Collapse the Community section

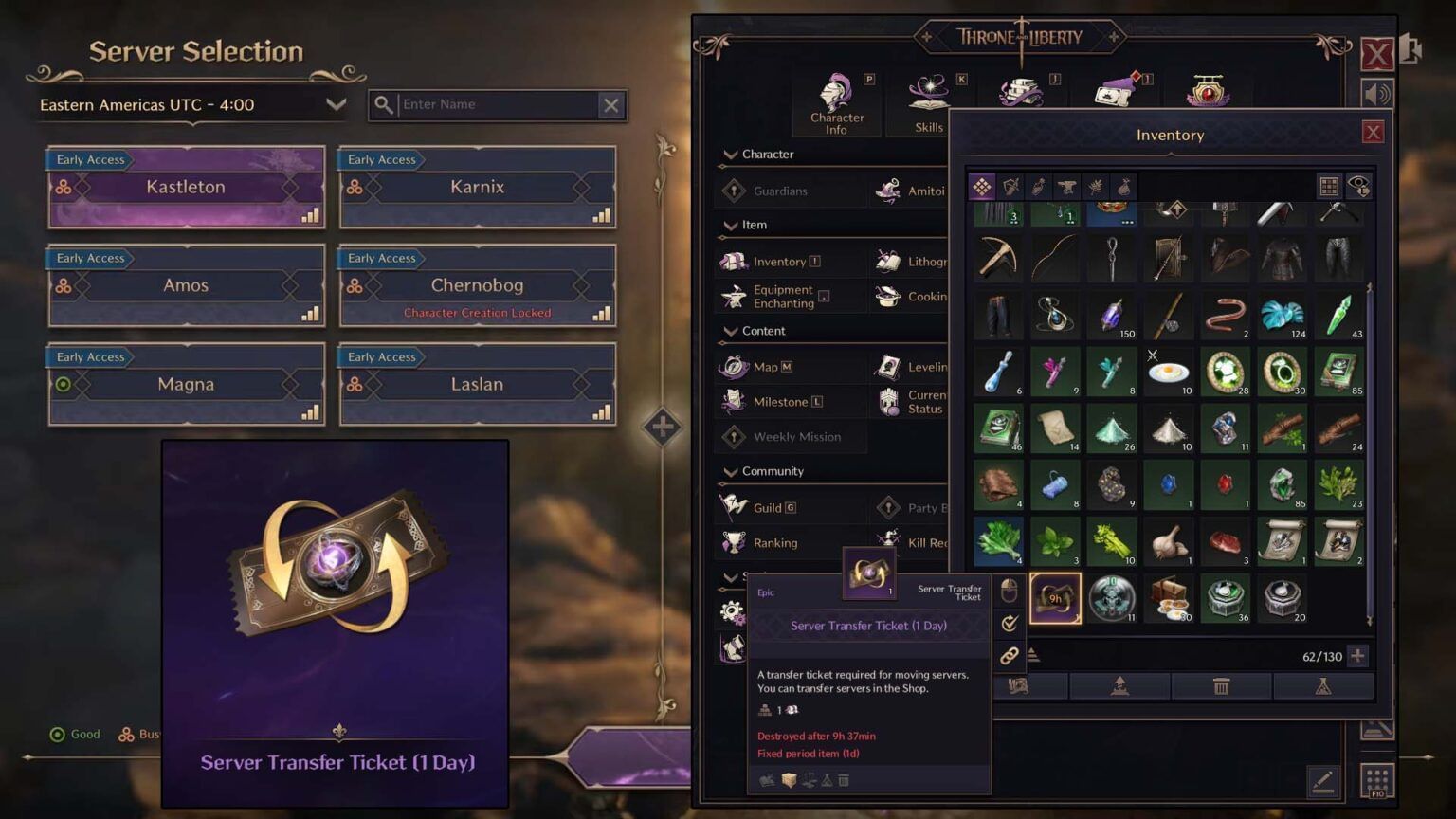pos(730,471)
